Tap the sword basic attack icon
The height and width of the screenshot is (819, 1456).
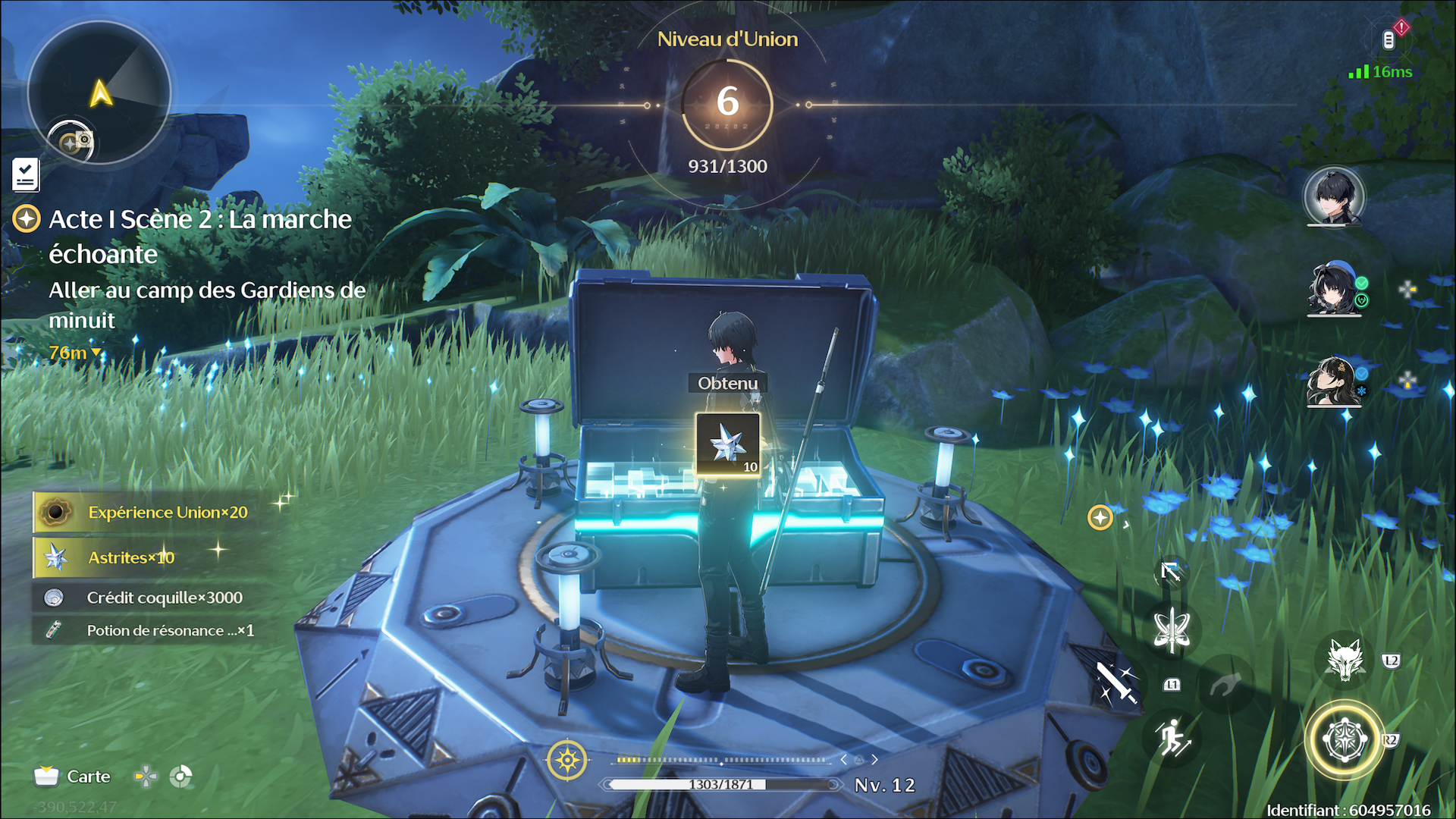pyautogui.click(x=1116, y=682)
